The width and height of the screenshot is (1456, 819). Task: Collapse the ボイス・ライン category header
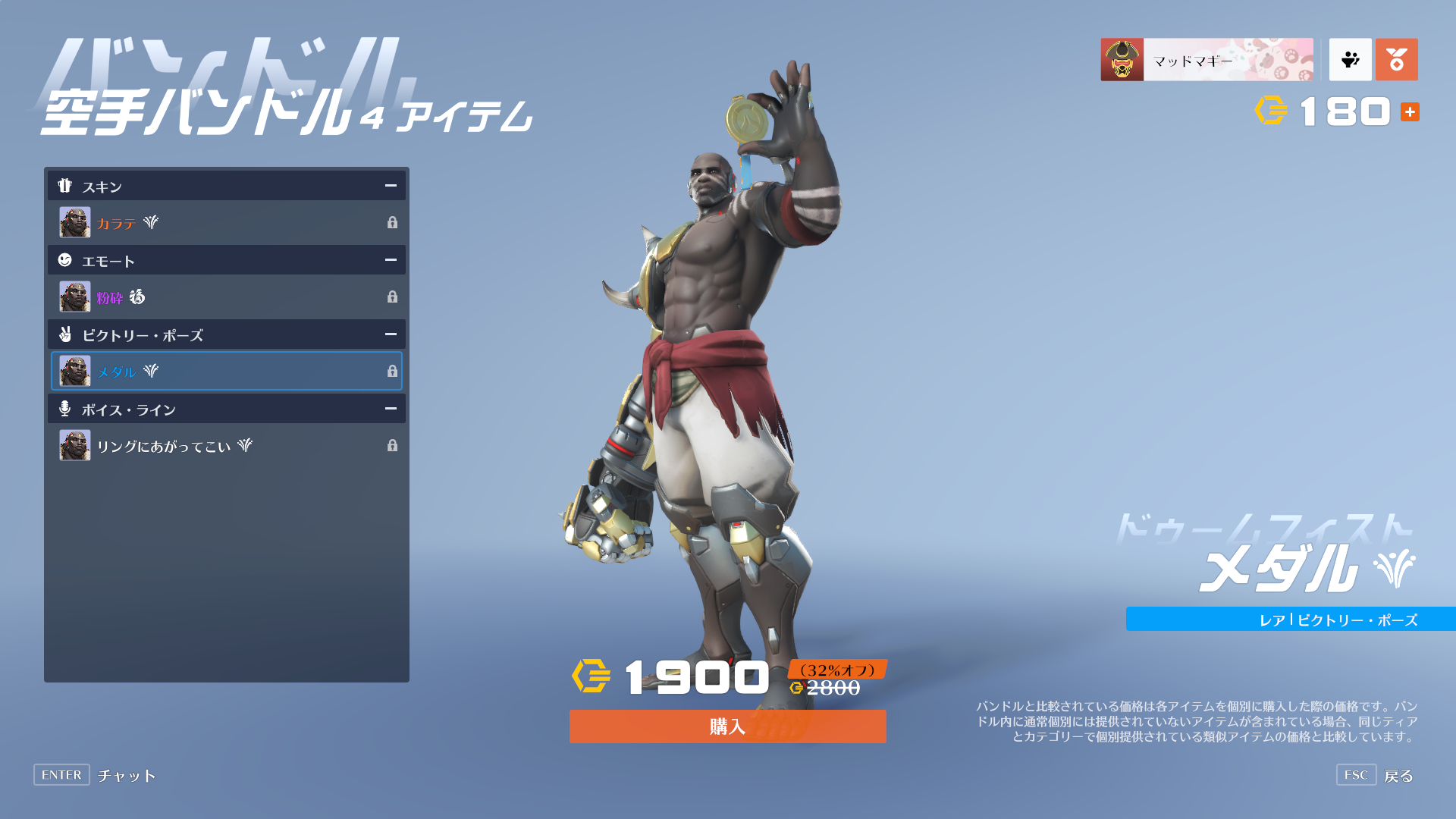pyautogui.click(x=391, y=409)
